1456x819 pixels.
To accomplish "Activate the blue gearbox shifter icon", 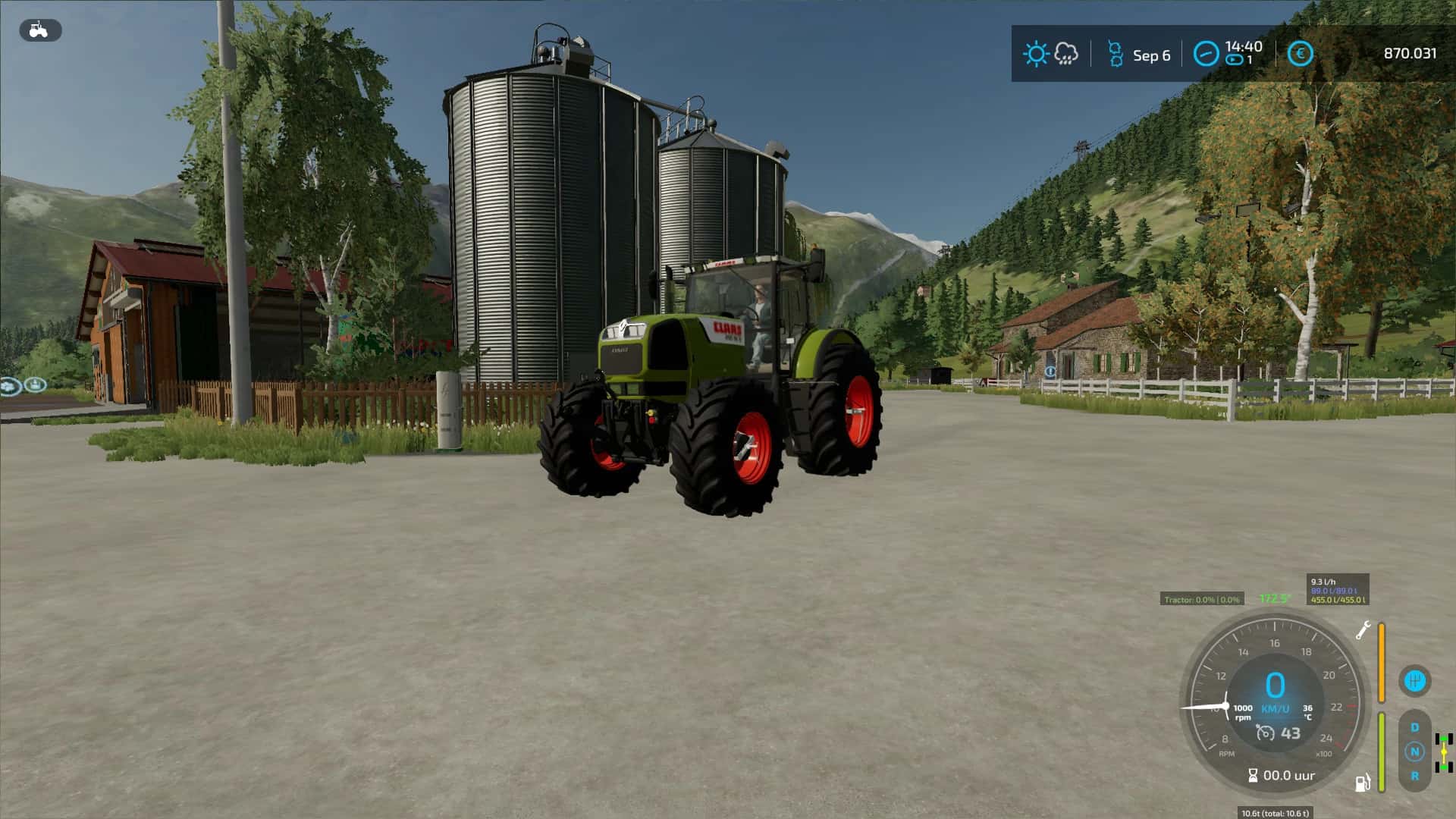I will tap(1414, 680).
